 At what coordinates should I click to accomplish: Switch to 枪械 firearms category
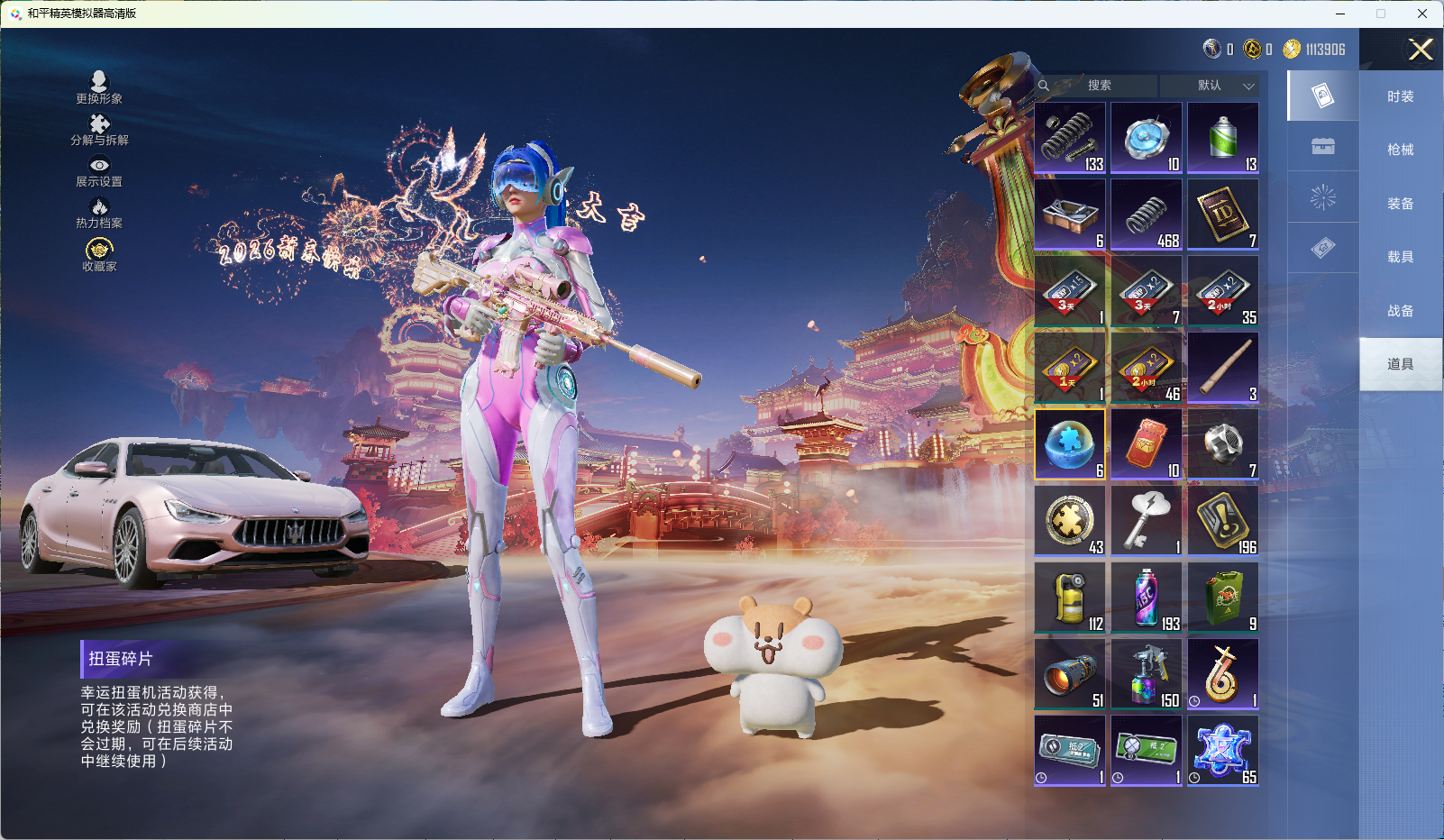coord(1400,150)
